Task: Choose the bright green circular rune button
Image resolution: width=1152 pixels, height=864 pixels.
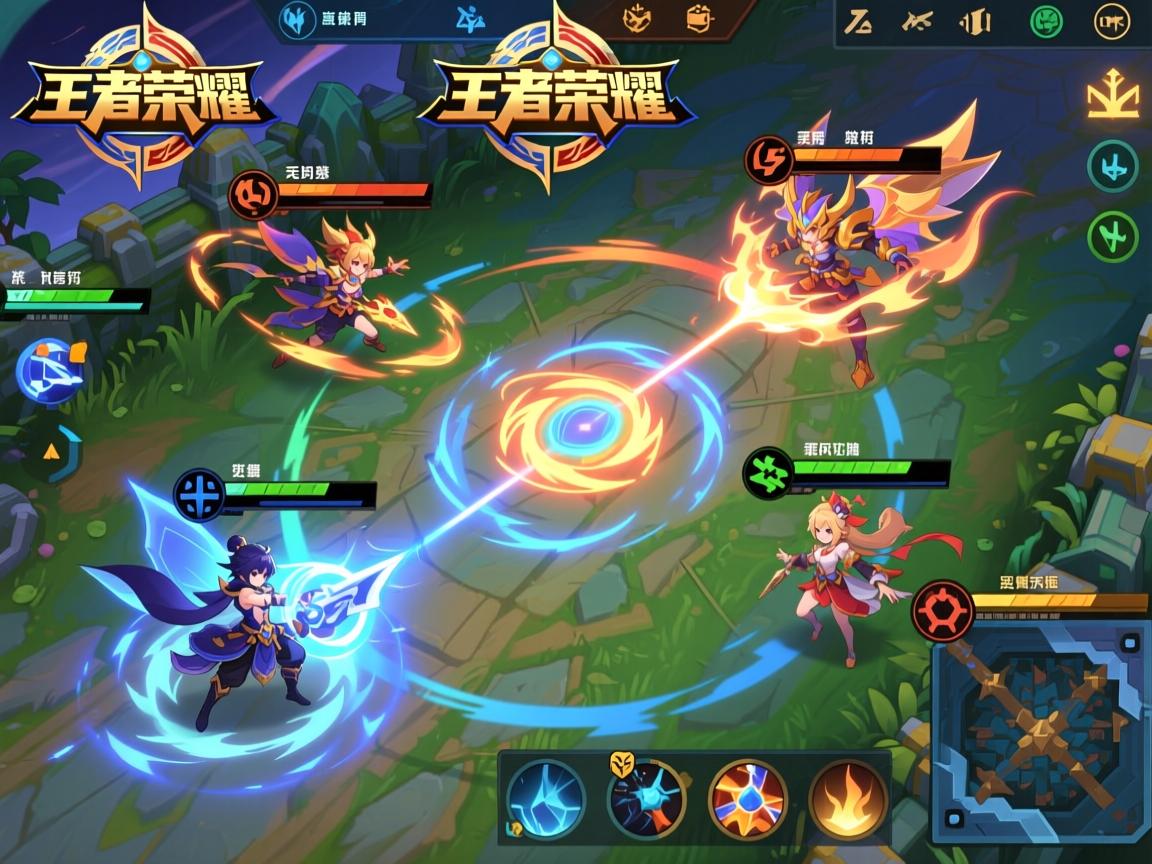Action: [1113, 236]
